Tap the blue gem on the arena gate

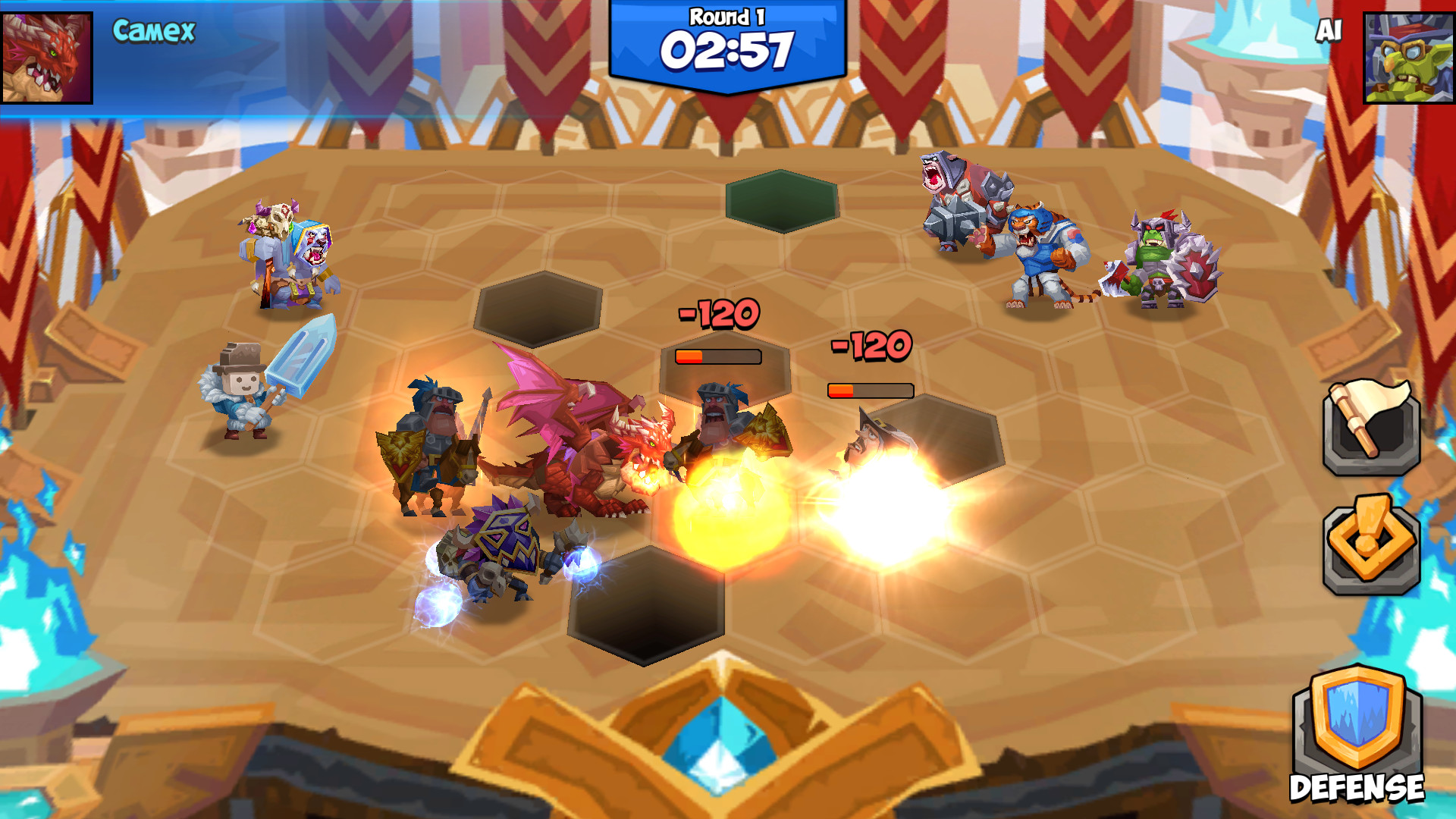(x=722, y=747)
